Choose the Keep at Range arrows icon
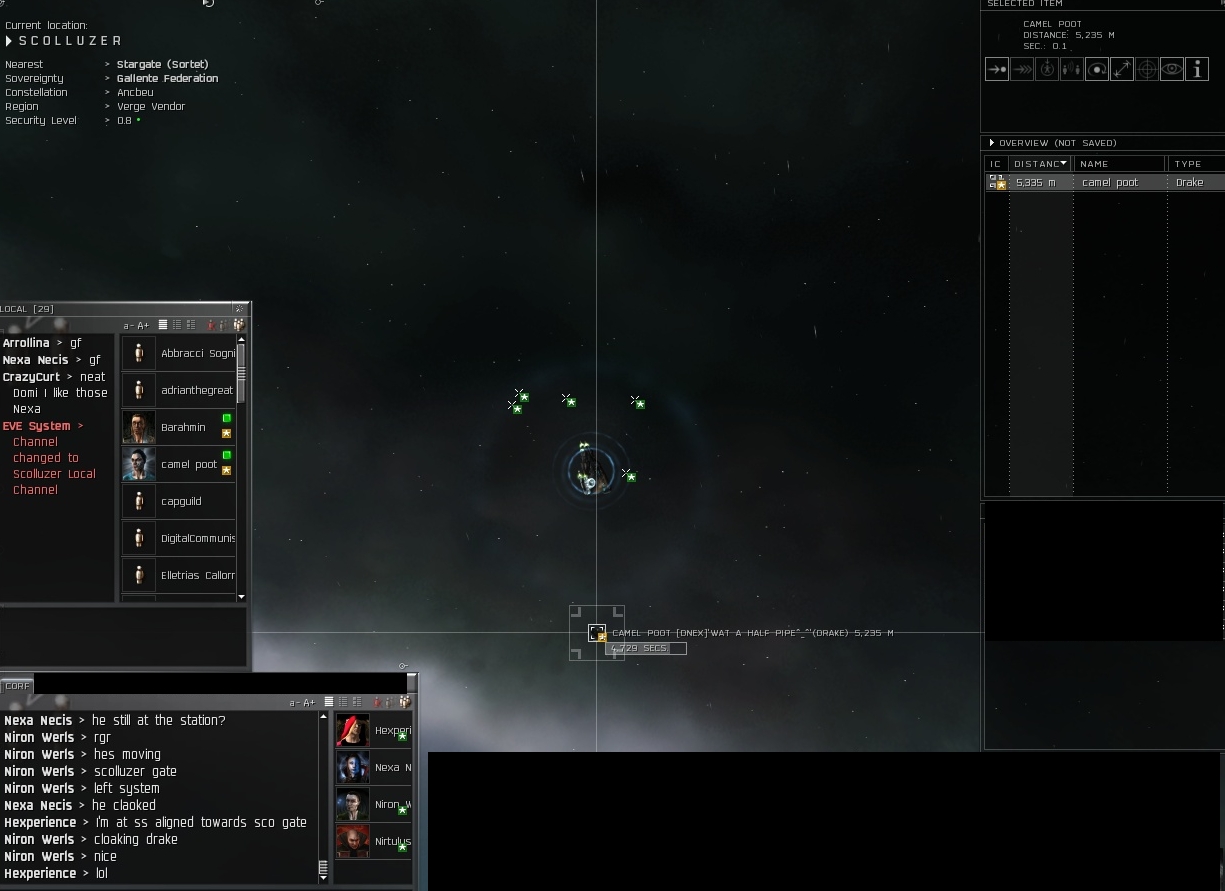This screenshot has height=891, width=1225. (x=1122, y=69)
